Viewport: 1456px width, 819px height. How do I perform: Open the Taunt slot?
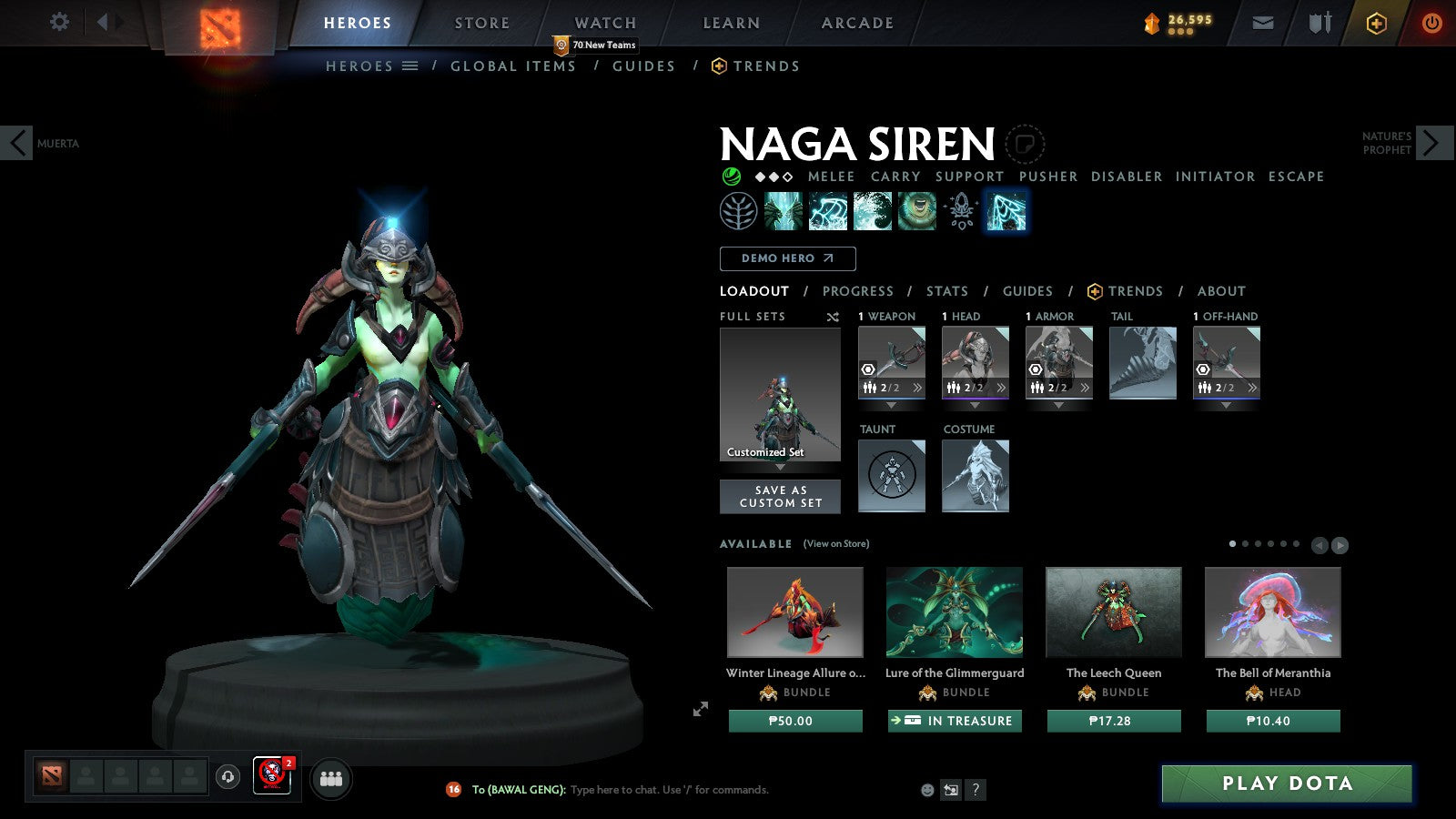[892, 475]
